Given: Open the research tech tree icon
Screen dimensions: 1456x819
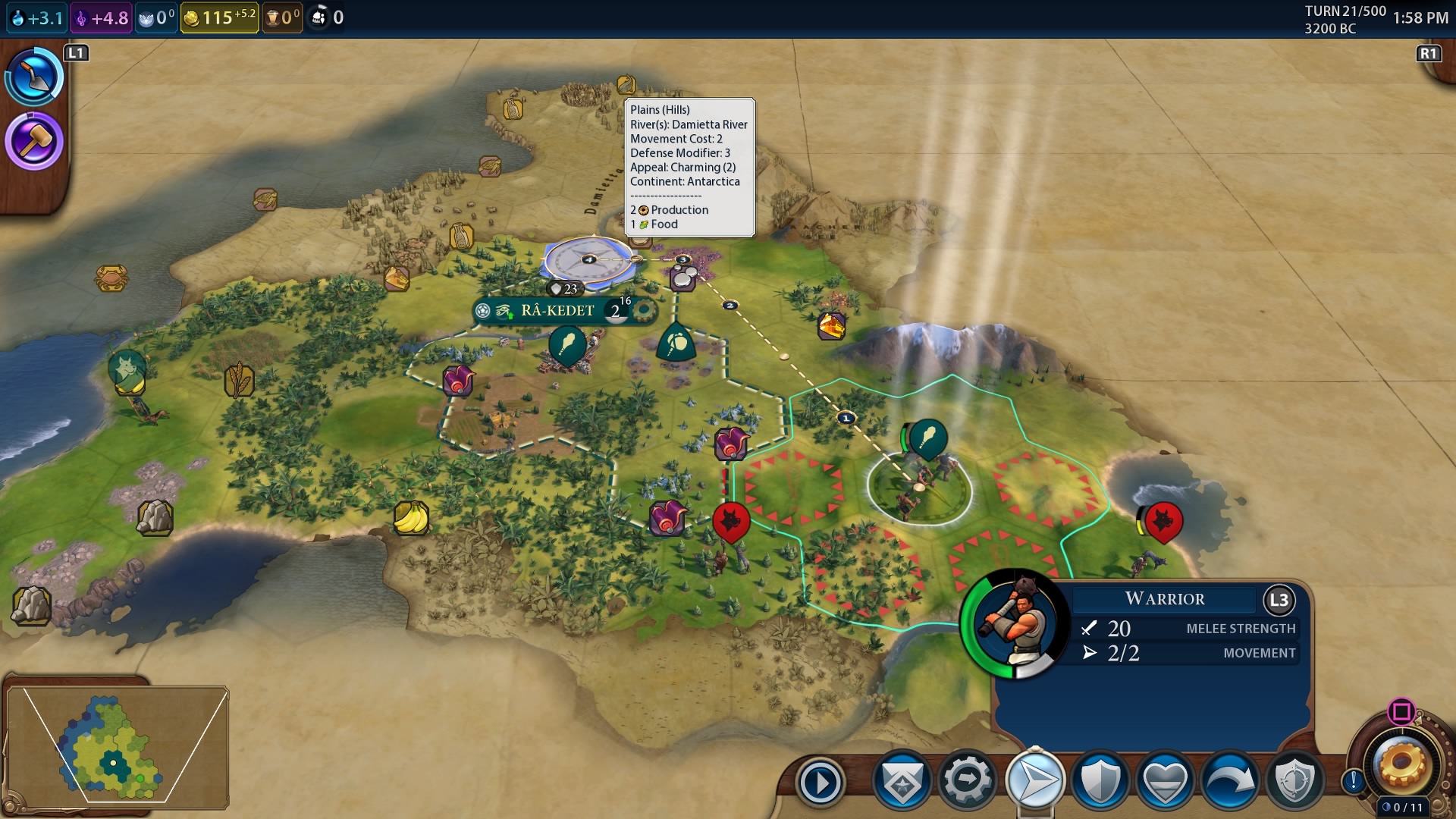Looking at the screenshot, I should coord(34,76).
